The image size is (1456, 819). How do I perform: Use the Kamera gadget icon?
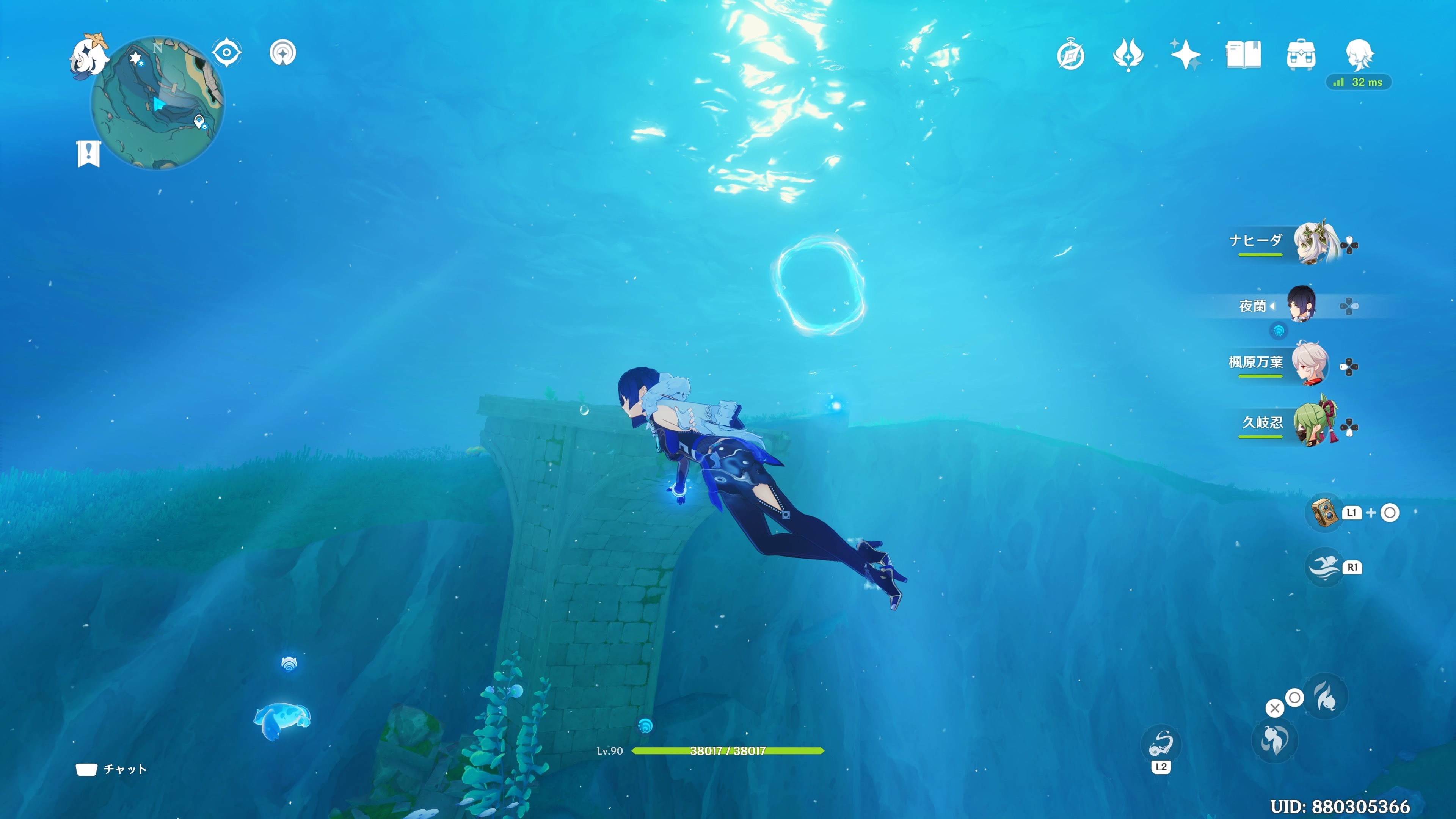tap(1325, 513)
